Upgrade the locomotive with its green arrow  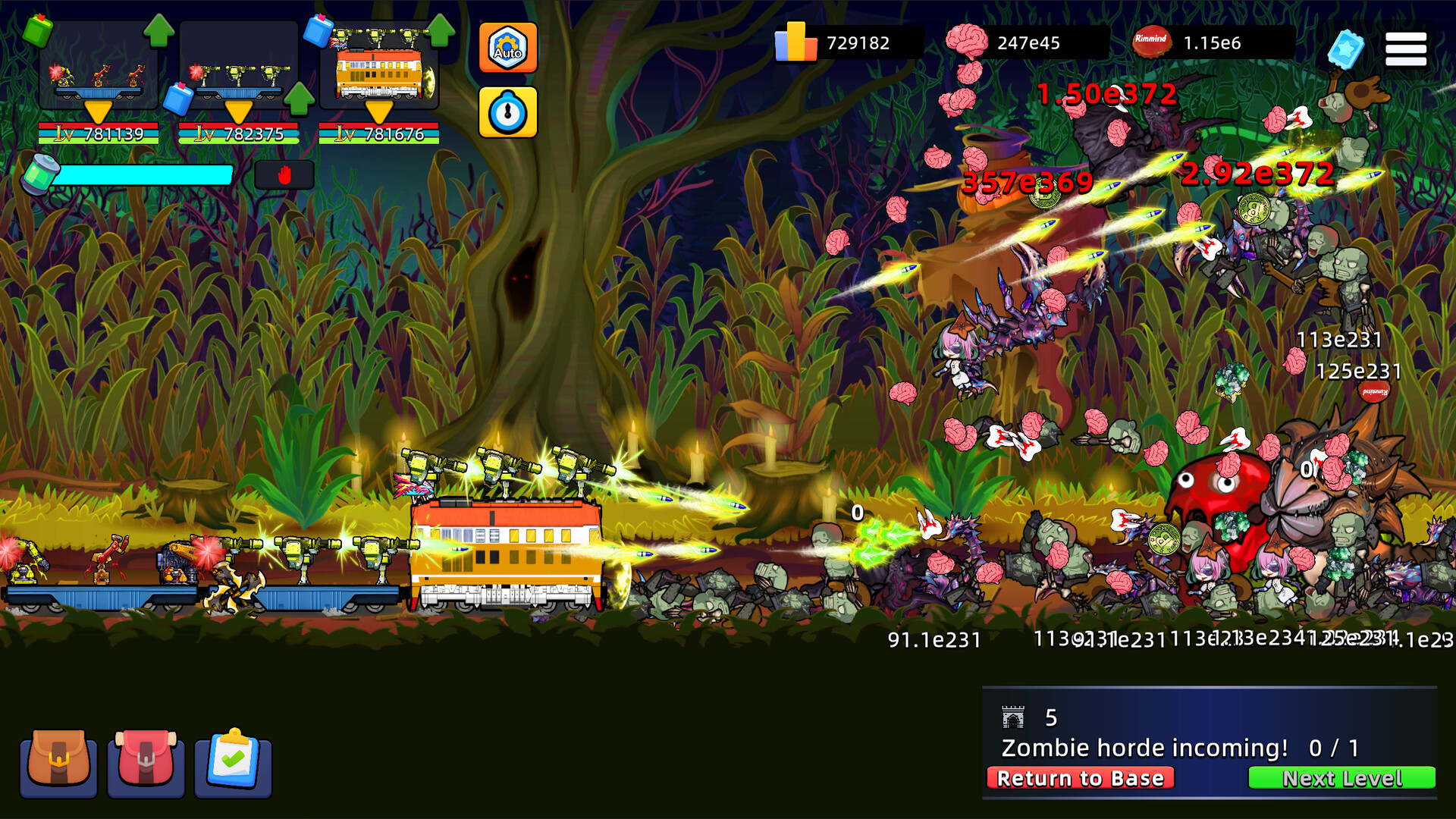click(x=441, y=30)
